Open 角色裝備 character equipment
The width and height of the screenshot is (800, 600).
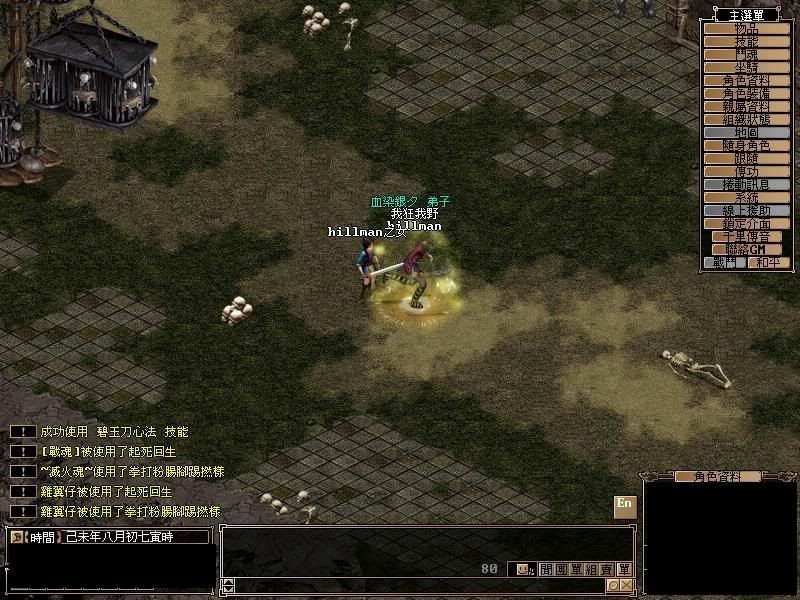click(746, 93)
